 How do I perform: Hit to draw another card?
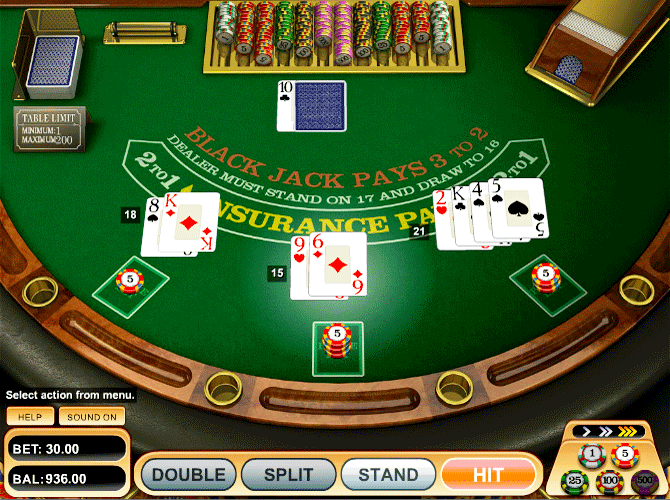[487, 474]
